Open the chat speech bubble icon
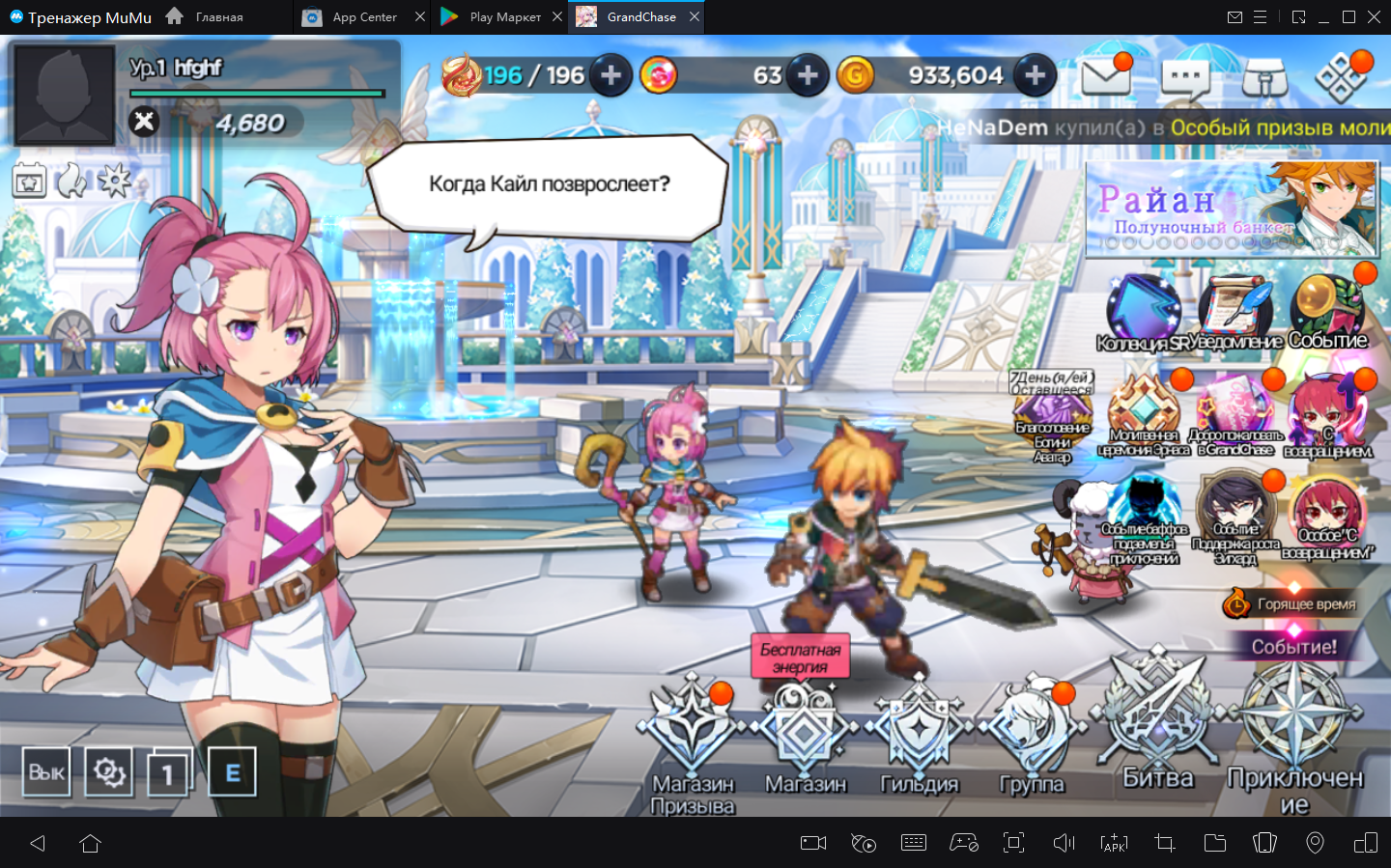Image resolution: width=1391 pixels, height=868 pixels. click(x=1185, y=77)
